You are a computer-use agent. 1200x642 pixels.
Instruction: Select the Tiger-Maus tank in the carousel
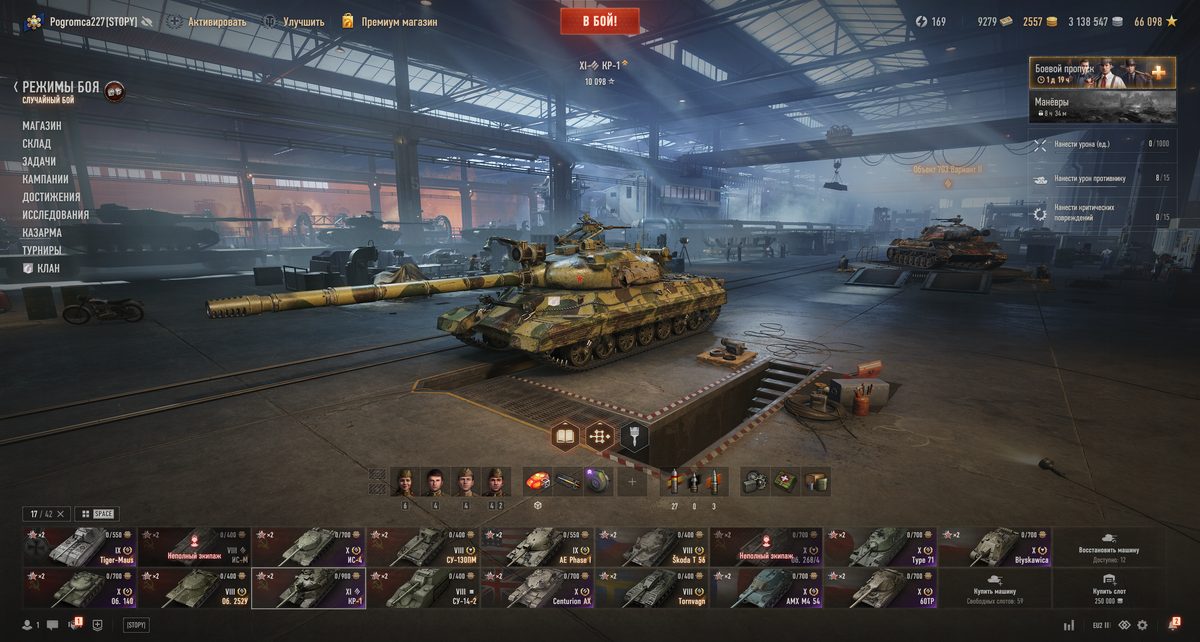(79, 547)
